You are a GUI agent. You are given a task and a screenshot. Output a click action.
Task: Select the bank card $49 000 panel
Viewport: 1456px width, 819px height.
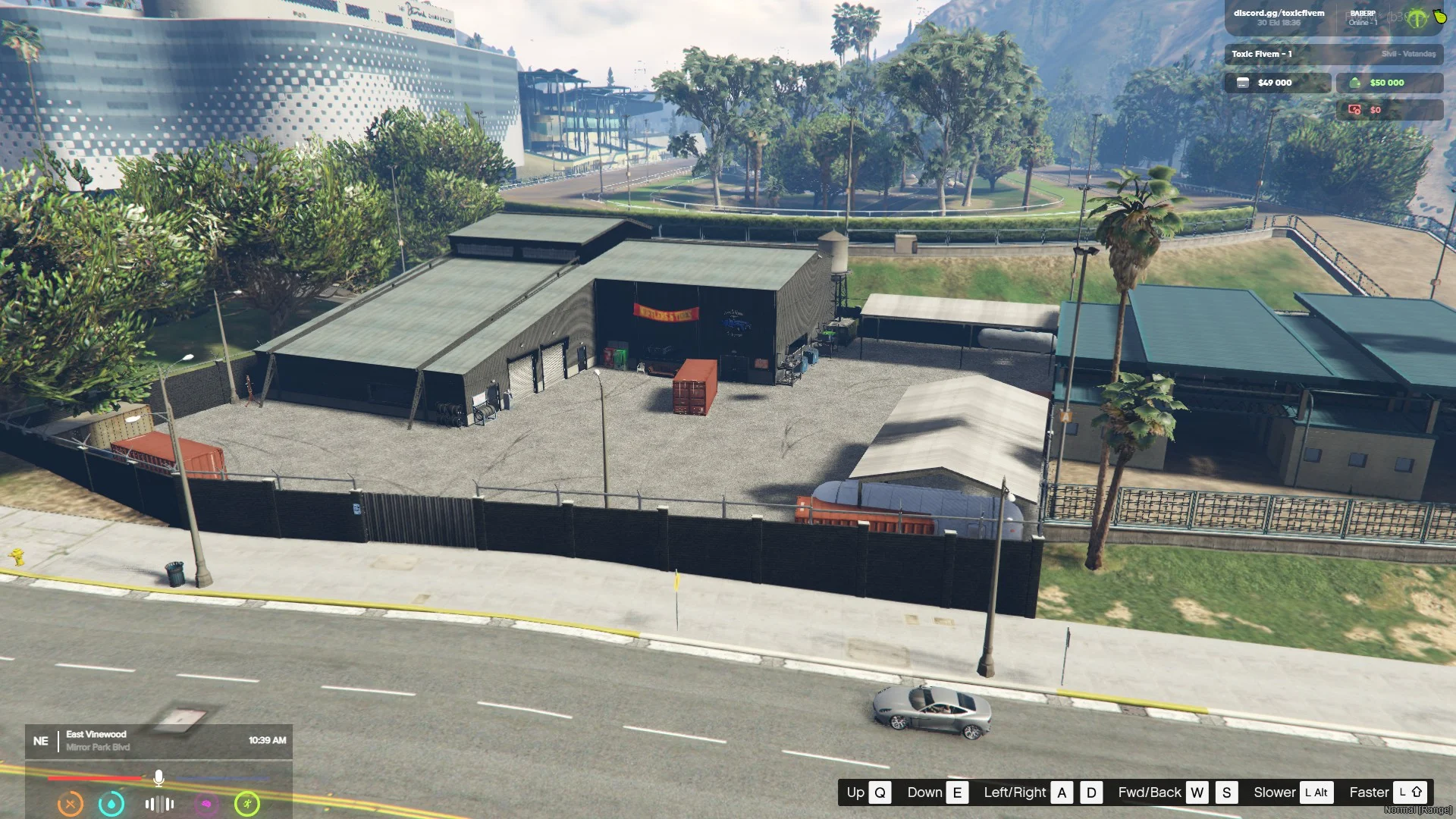tap(1277, 83)
